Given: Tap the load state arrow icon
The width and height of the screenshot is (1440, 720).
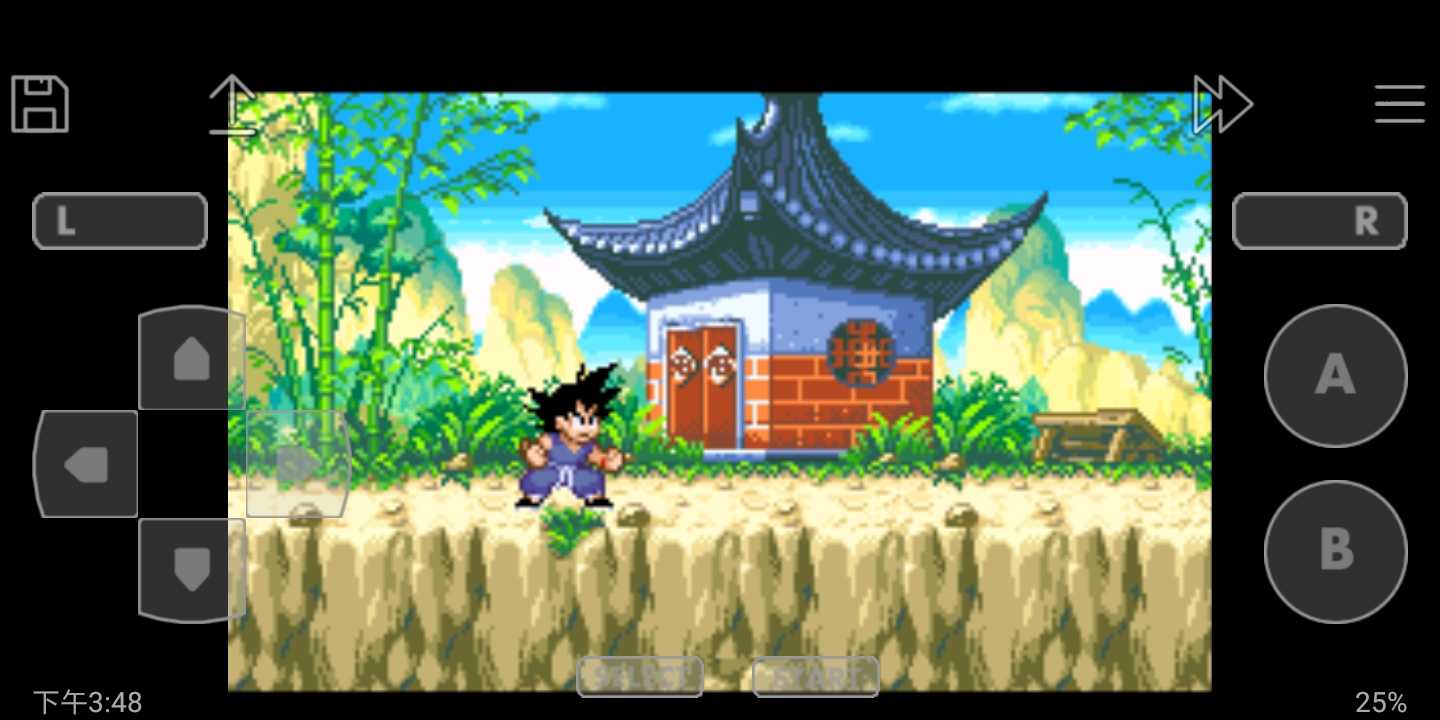Looking at the screenshot, I should (232, 103).
